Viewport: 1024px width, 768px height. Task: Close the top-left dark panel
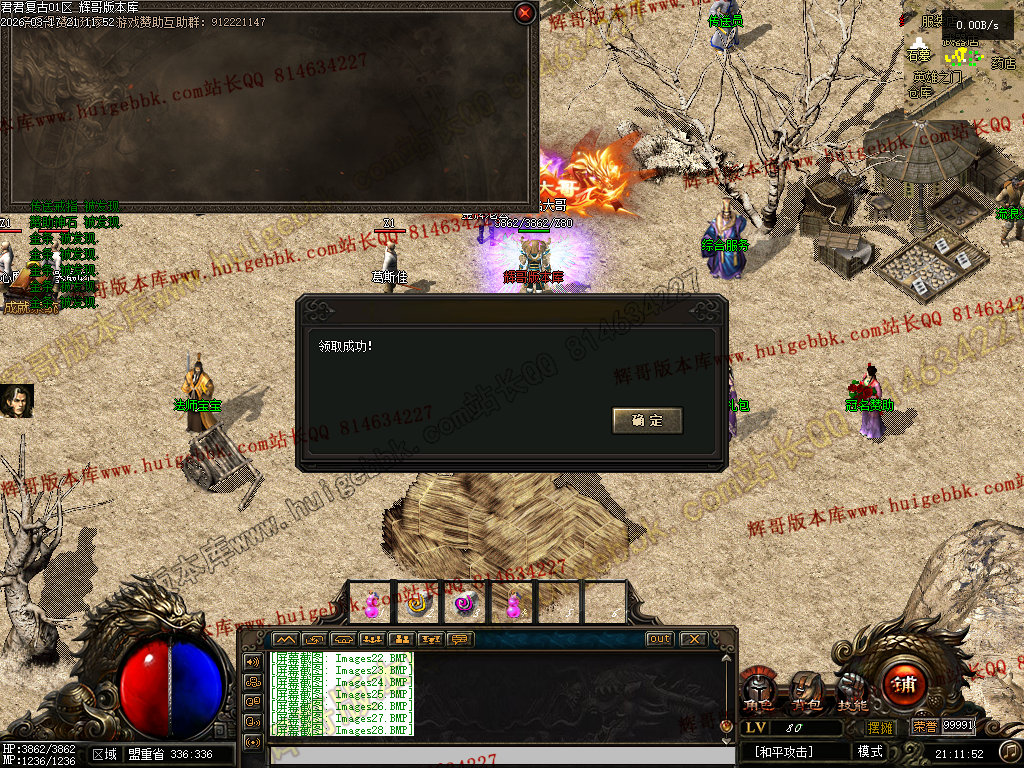coord(525,13)
